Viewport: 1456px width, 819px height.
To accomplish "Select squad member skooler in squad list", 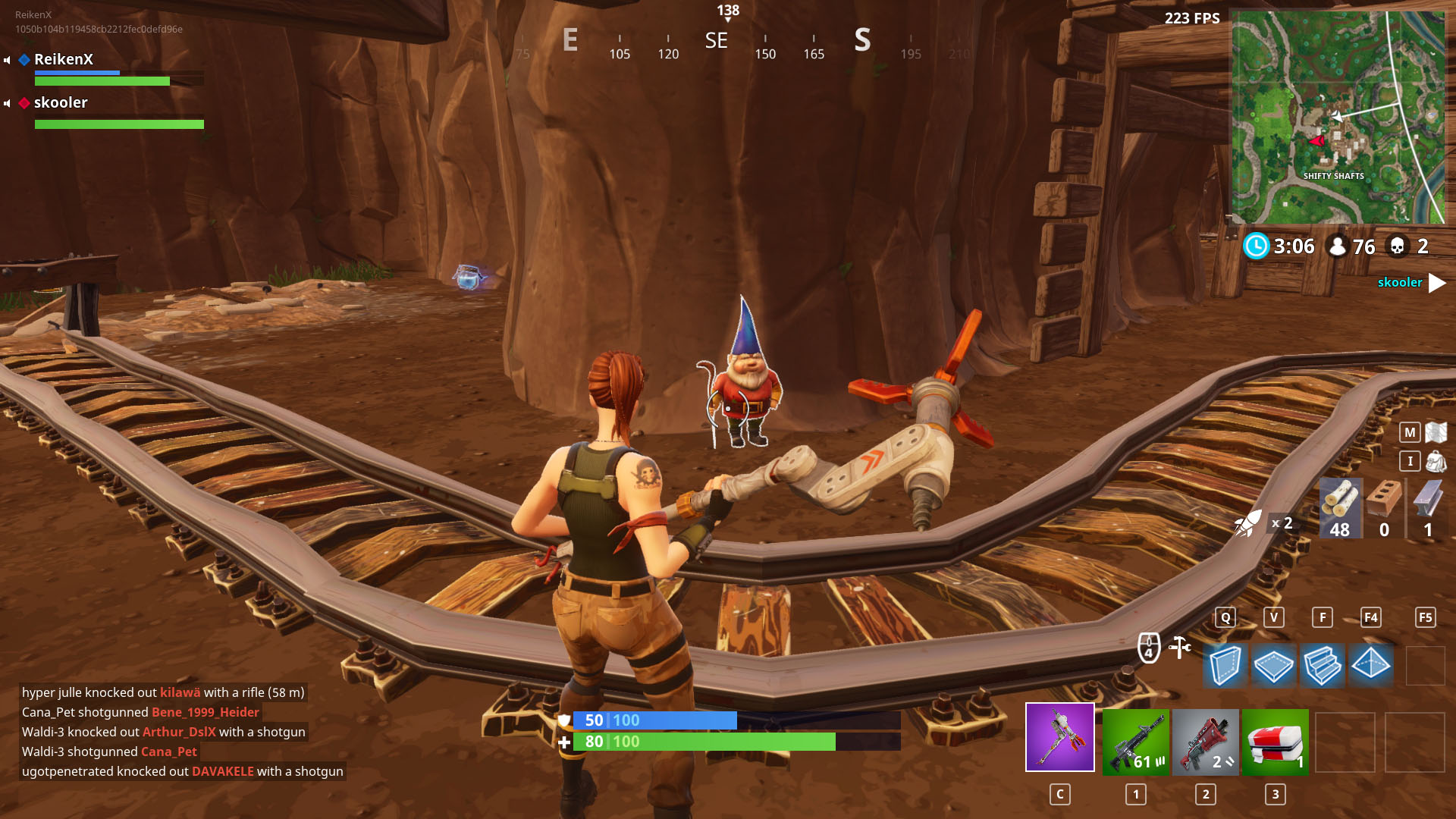I will click(x=61, y=102).
